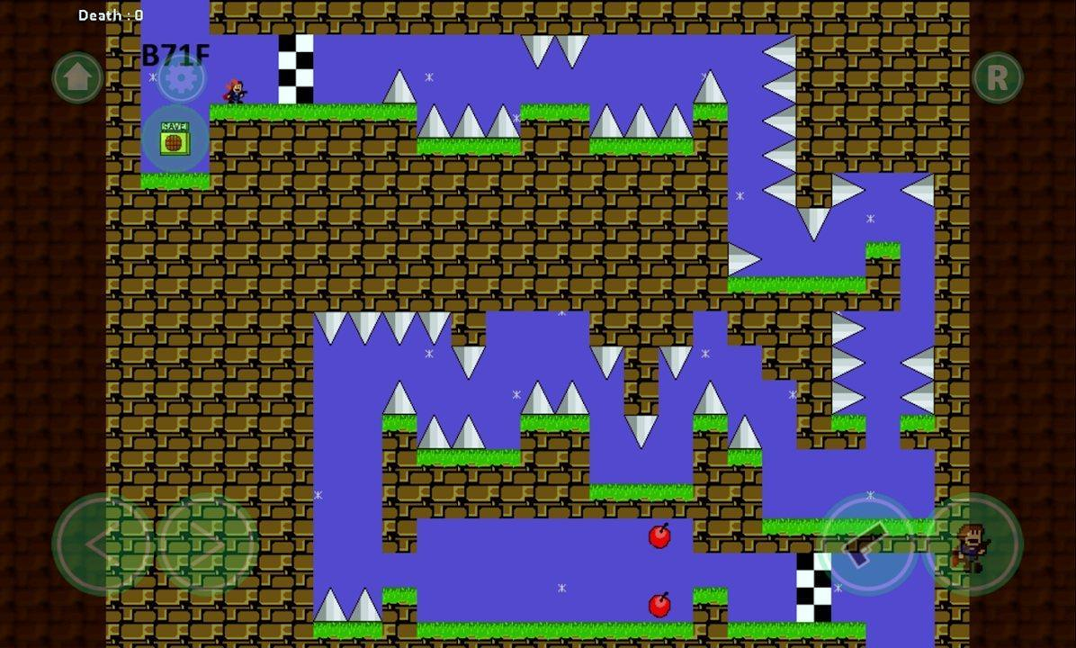Fire with the pistol shoot button
The height and width of the screenshot is (648, 1076).
coord(867,545)
